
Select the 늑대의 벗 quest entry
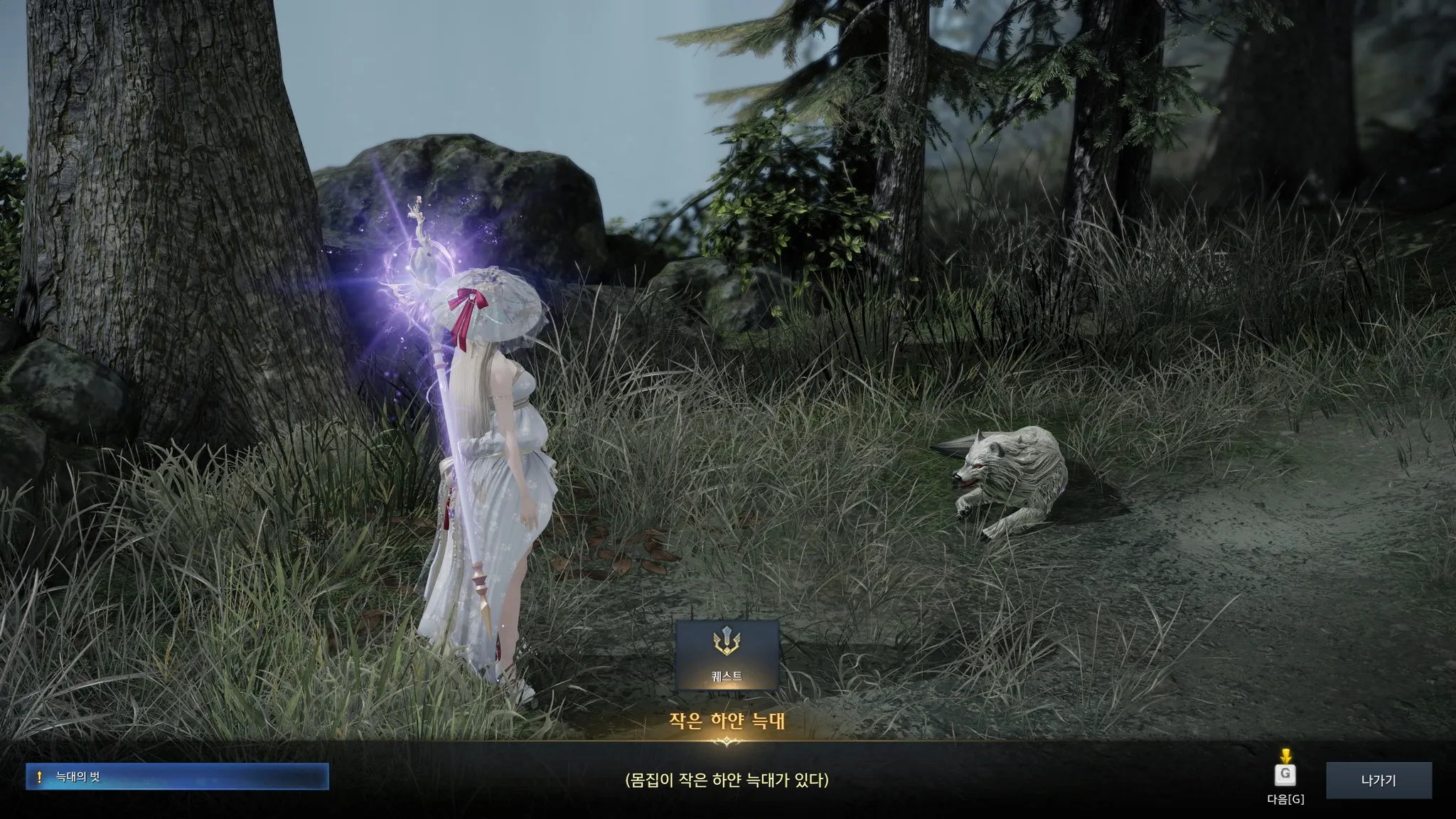coord(177,777)
